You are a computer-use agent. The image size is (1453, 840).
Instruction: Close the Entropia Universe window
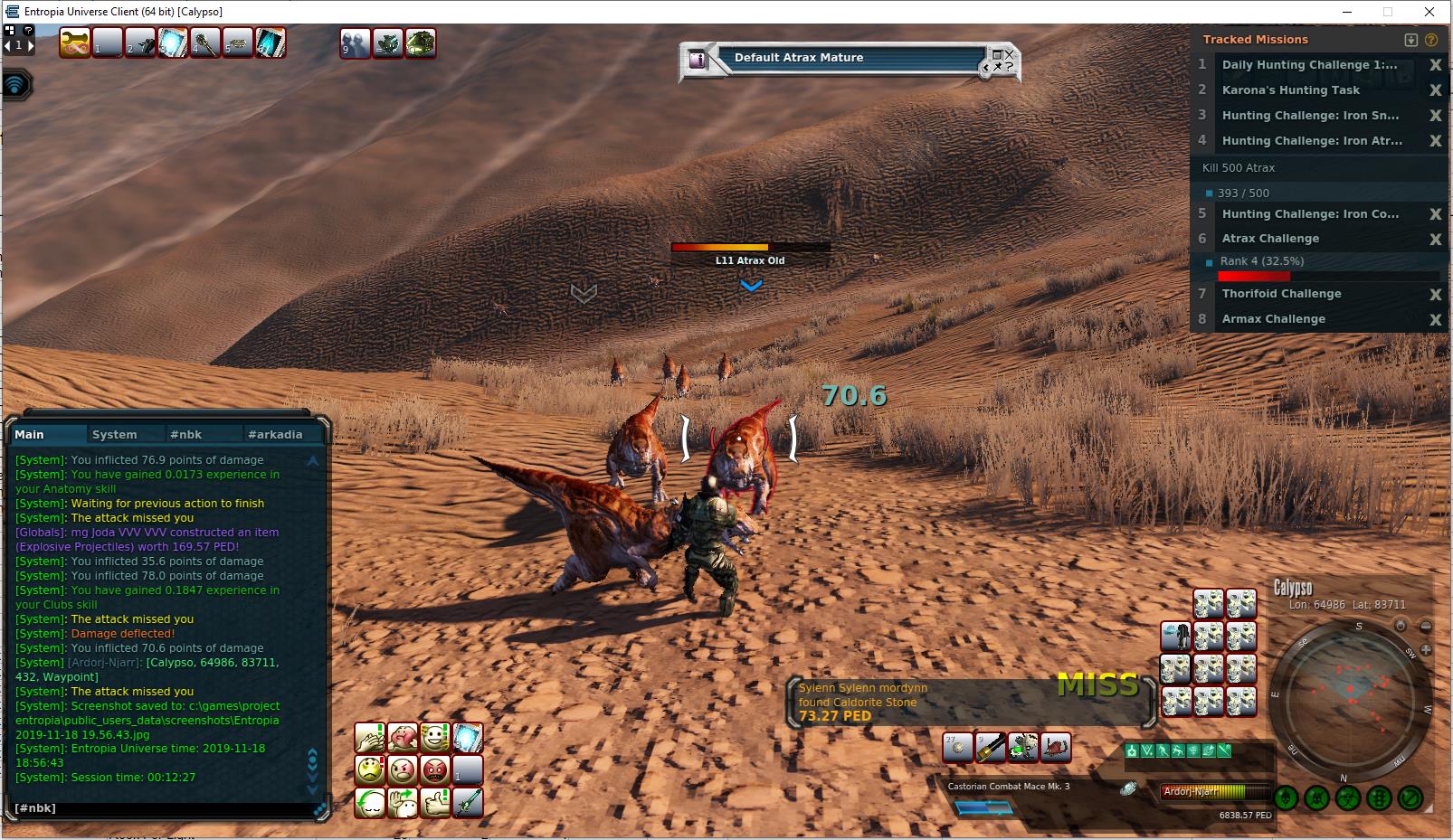pos(1429,12)
